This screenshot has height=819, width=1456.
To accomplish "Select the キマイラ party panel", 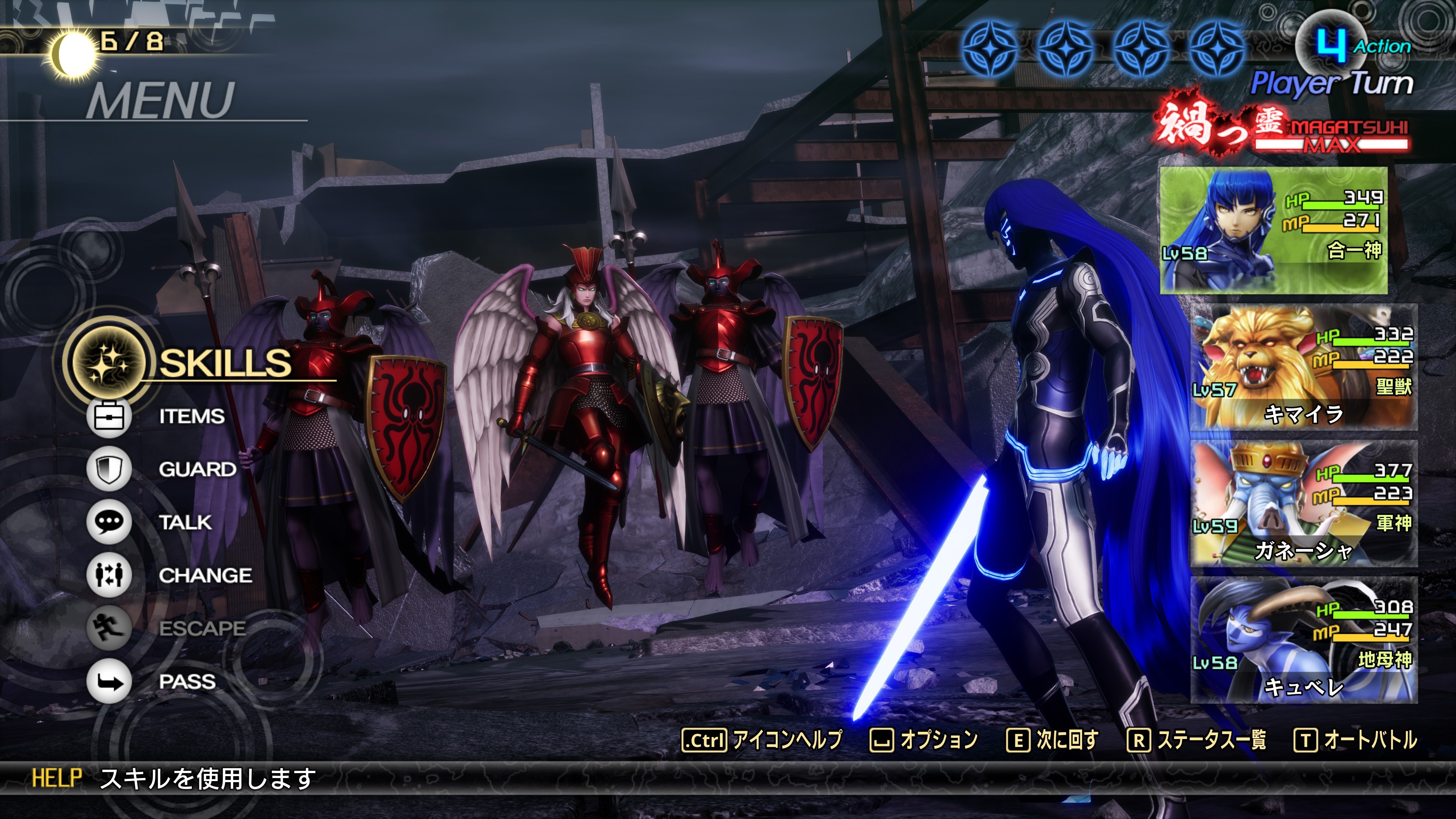I will 1304,367.
